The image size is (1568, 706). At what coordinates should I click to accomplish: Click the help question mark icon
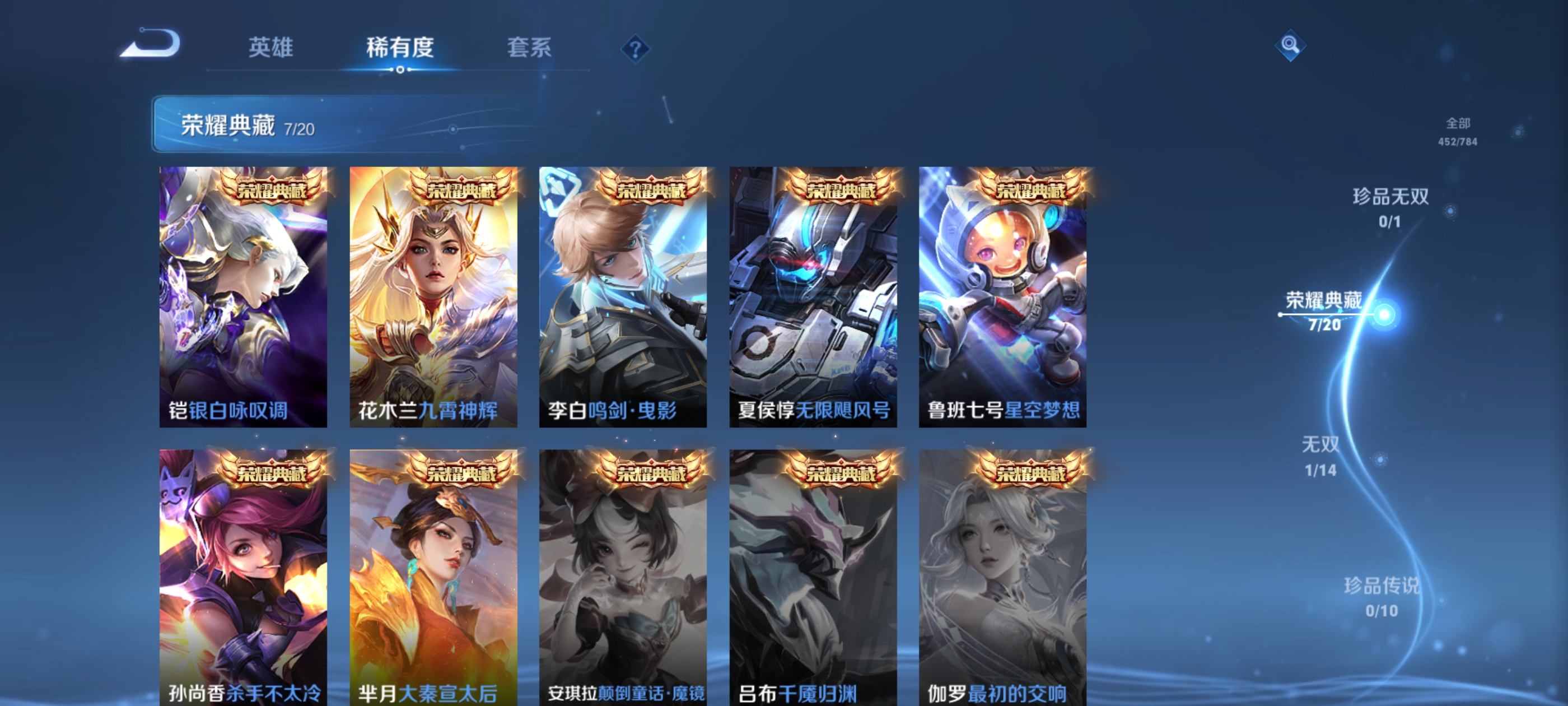[635, 50]
